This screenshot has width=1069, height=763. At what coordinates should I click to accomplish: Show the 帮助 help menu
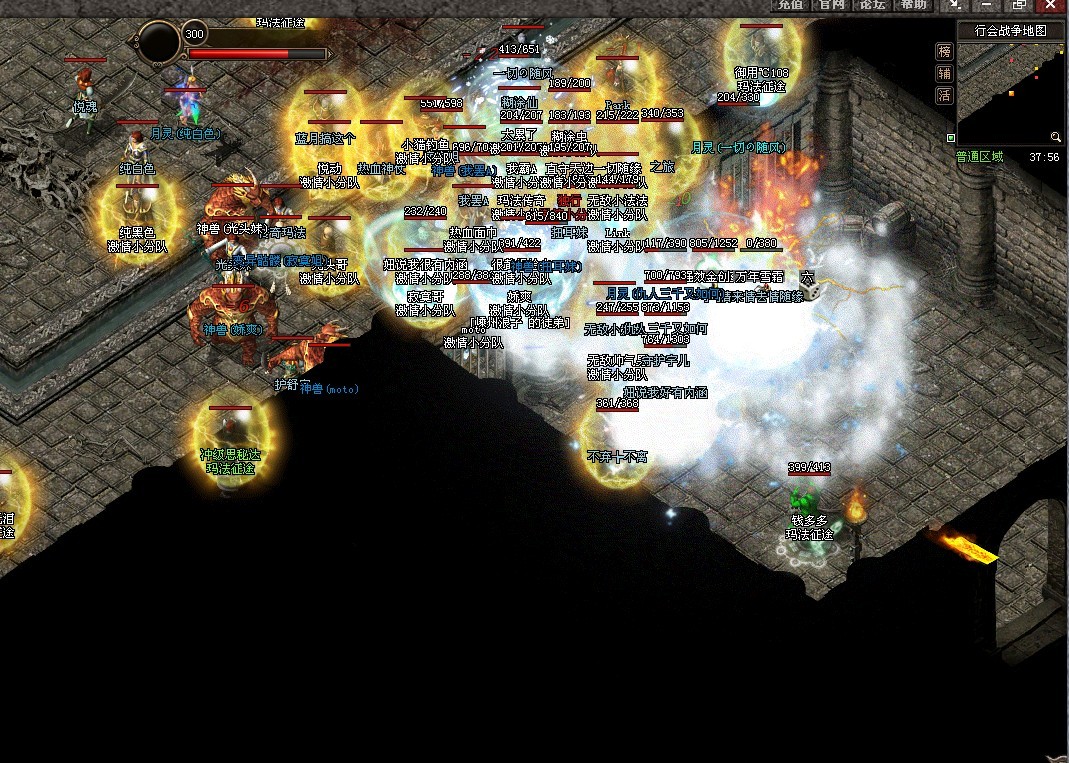[x=913, y=5]
